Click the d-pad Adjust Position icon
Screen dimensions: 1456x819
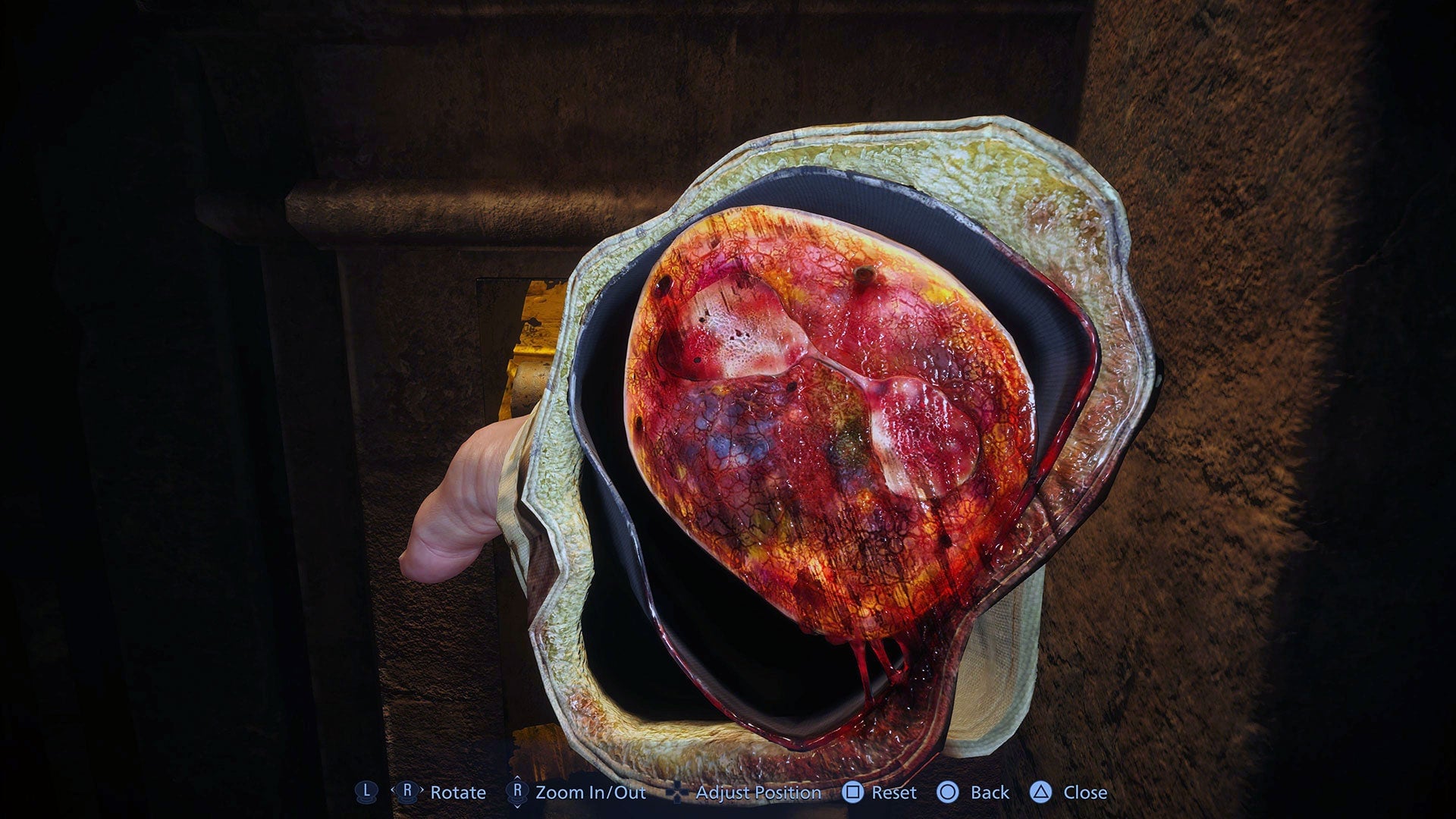pos(678,792)
